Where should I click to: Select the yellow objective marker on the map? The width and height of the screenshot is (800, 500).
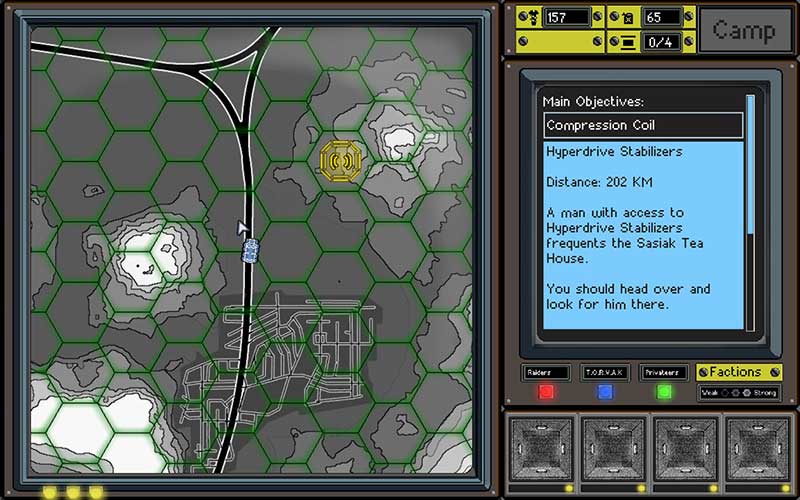coord(342,158)
